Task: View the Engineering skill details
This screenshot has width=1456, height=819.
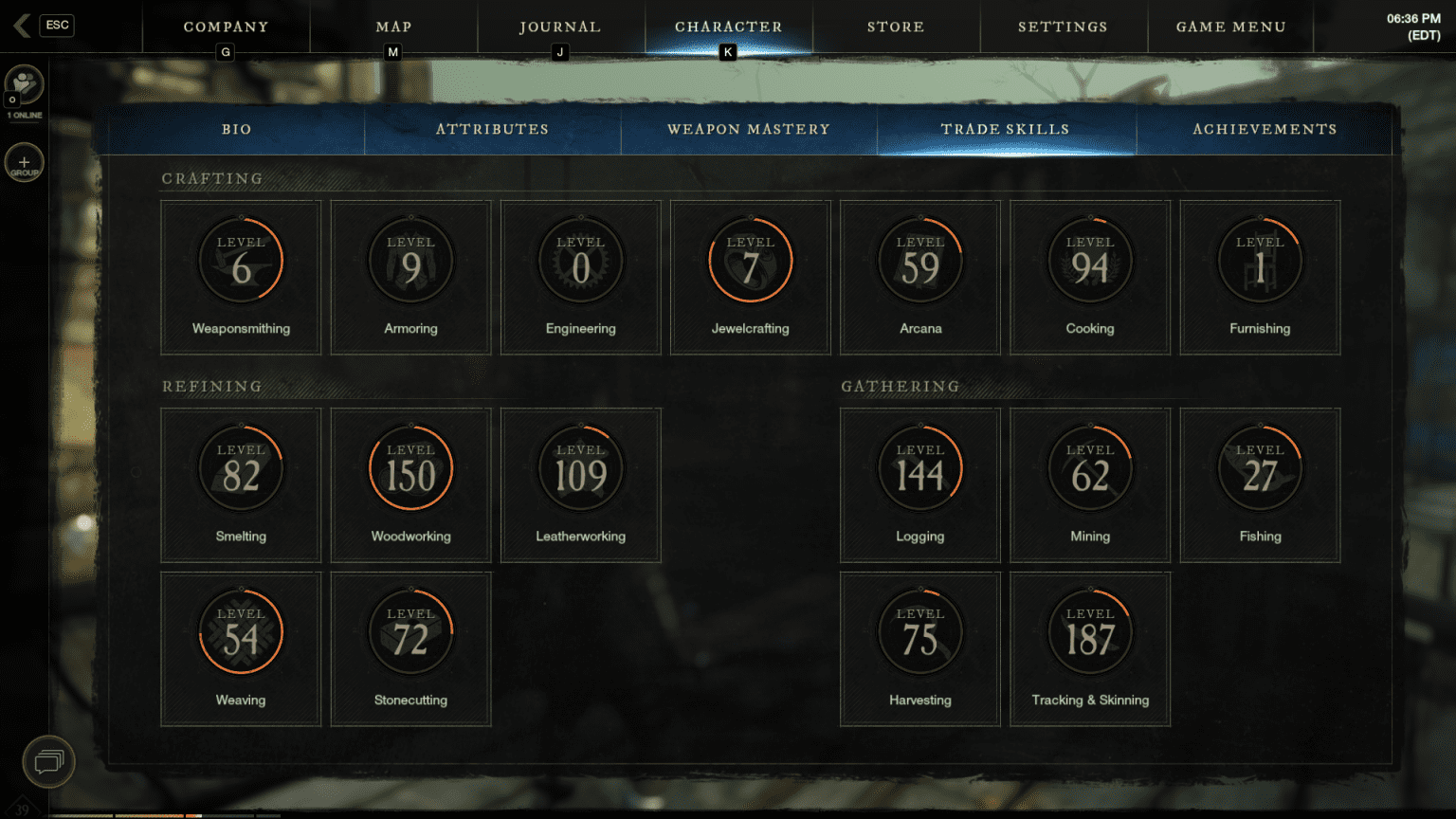Action: 580,259
